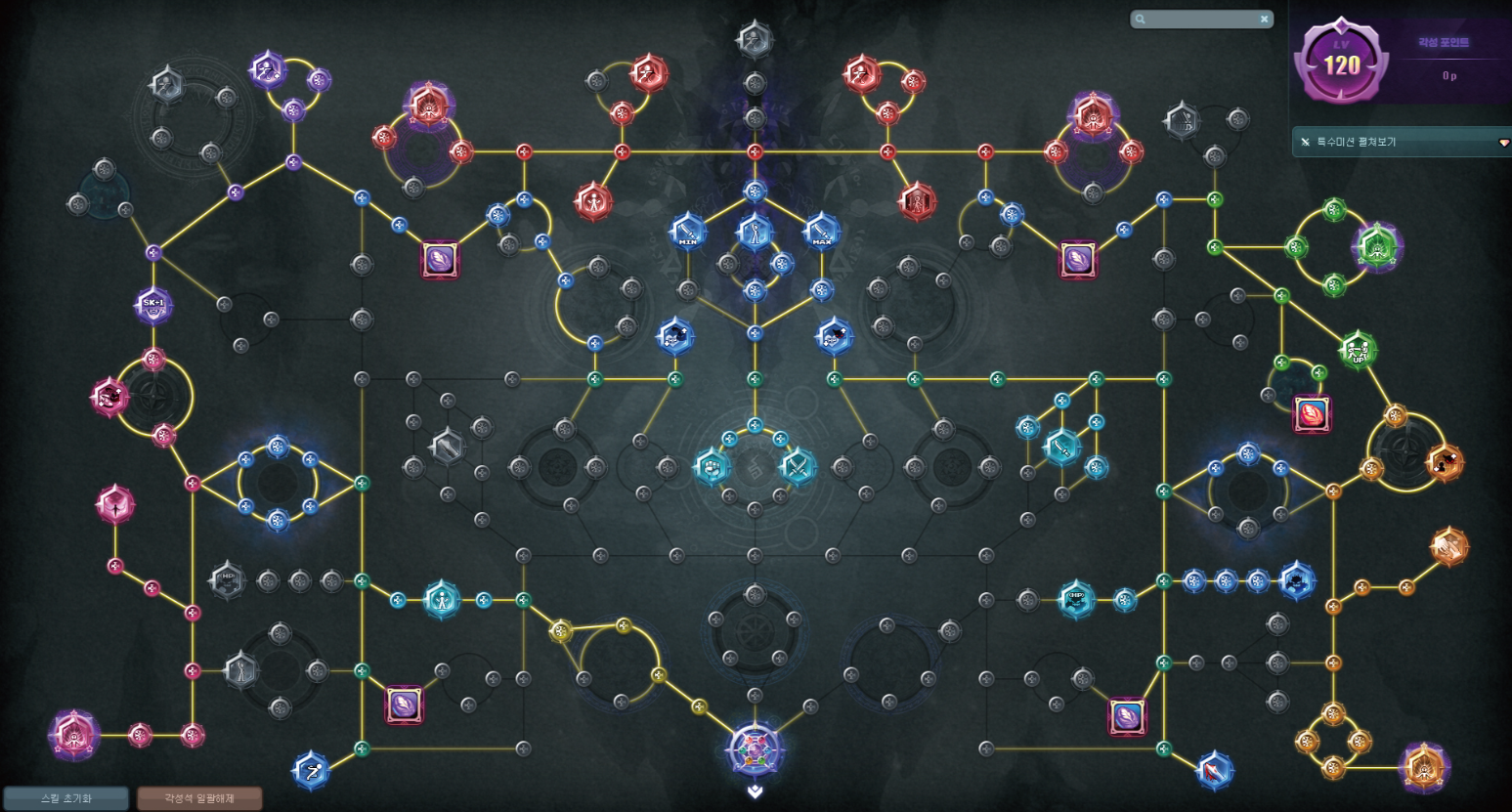Screen dimensions: 1512x812
Task: Choose the purple SK-1 node
Action: click(153, 305)
